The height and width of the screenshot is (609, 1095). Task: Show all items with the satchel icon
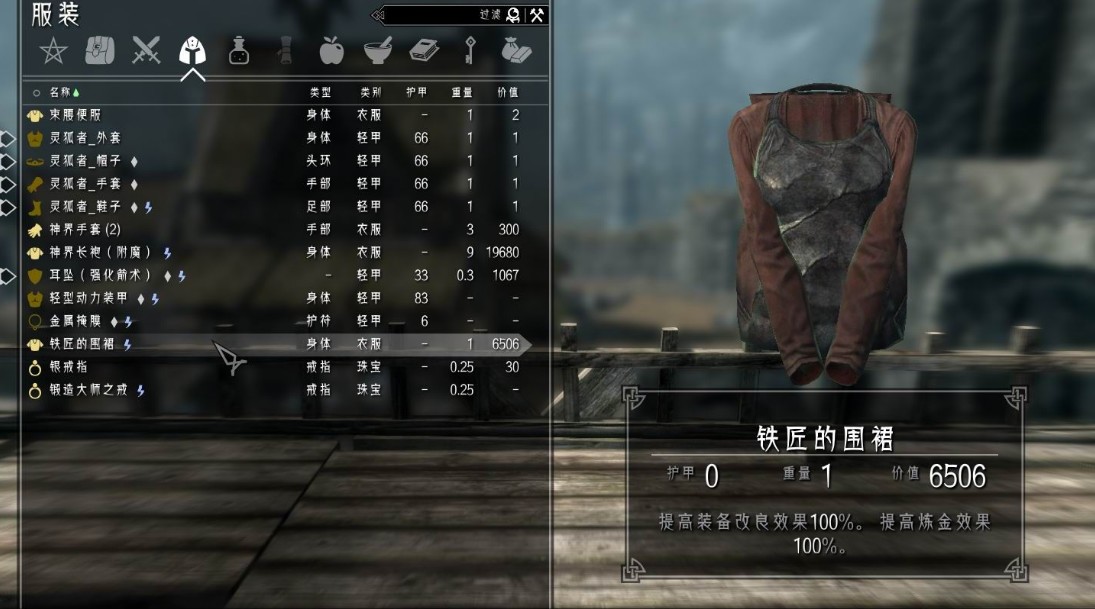pyautogui.click(x=99, y=50)
